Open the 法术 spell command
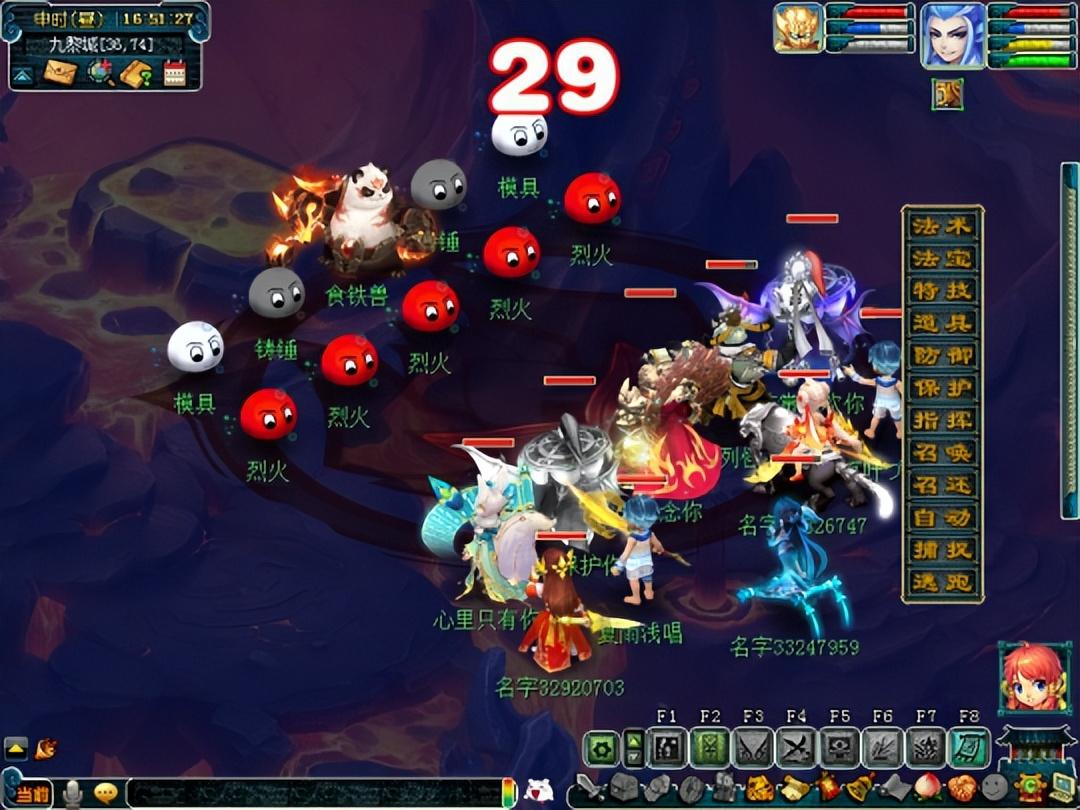The image size is (1080, 810). [x=942, y=226]
